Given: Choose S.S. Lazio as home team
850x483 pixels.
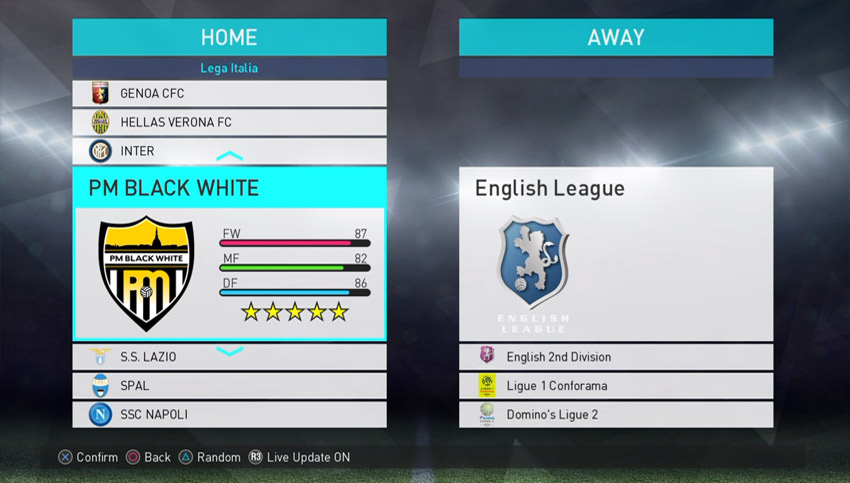Looking at the screenshot, I should pos(229,357).
